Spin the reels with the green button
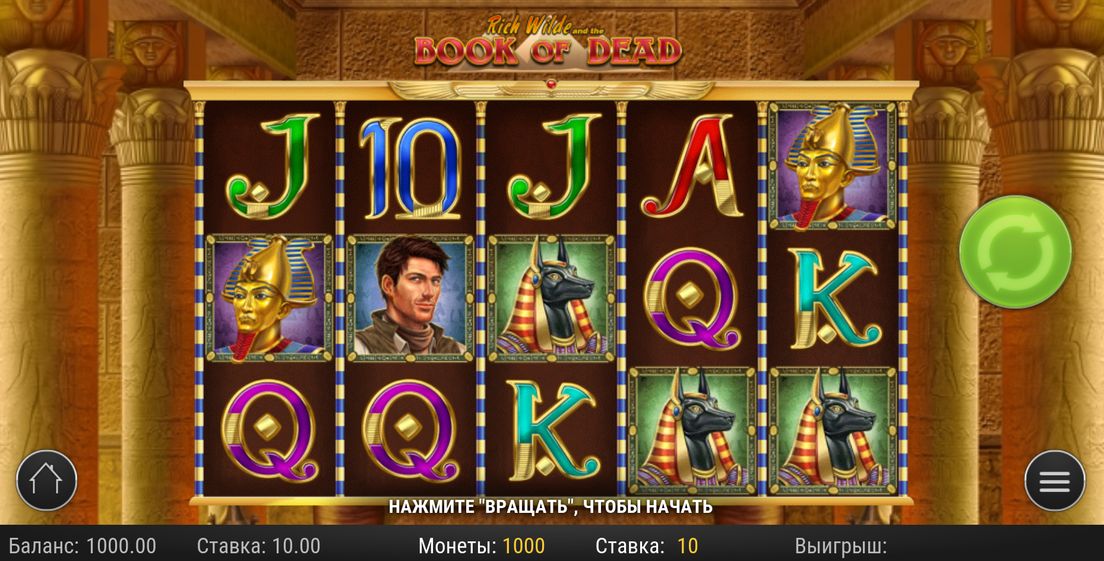Image resolution: width=1104 pixels, height=561 pixels. click(x=1014, y=251)
